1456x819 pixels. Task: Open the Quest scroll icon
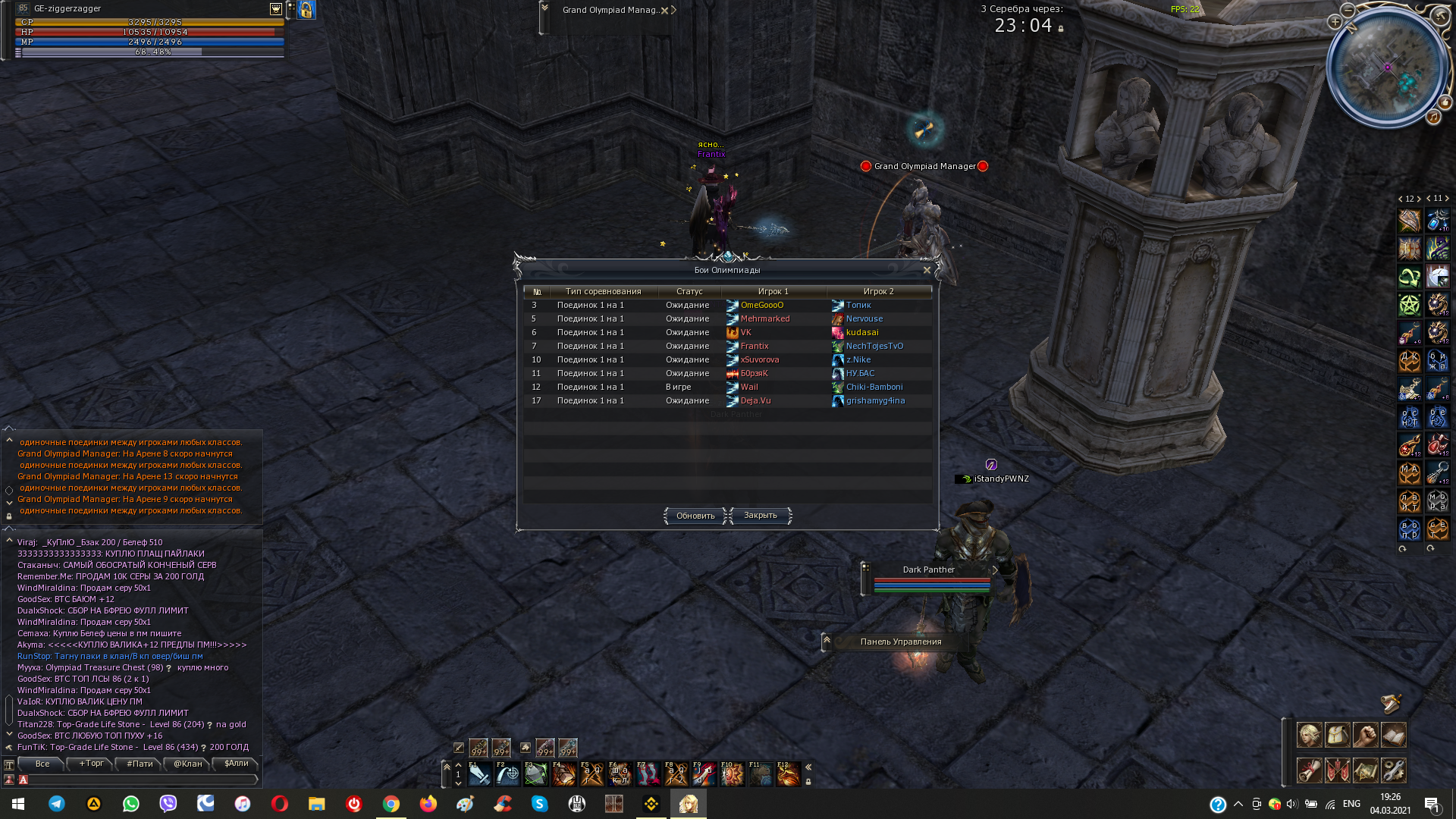click(1309, 771)
